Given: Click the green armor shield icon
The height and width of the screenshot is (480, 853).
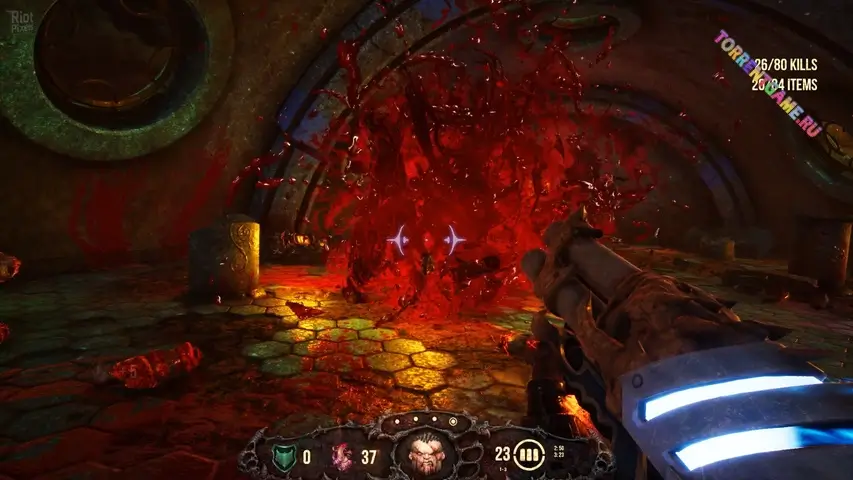Looking at the screenshot, I should coord(283,457).
